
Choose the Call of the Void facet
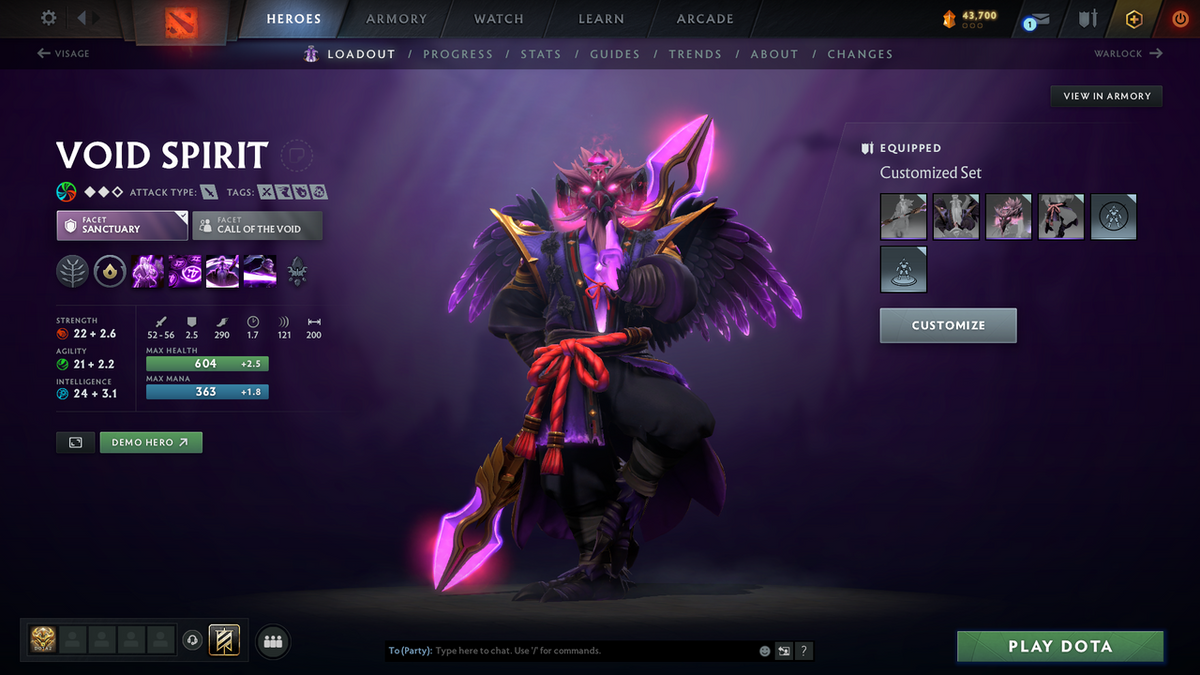(x=258, y=225)
